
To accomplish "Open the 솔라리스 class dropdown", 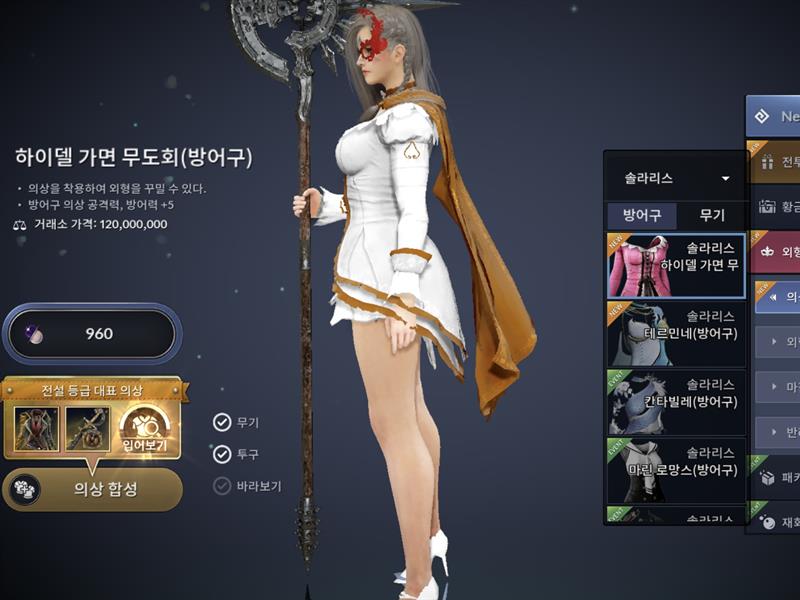I will tap(675, 179).
